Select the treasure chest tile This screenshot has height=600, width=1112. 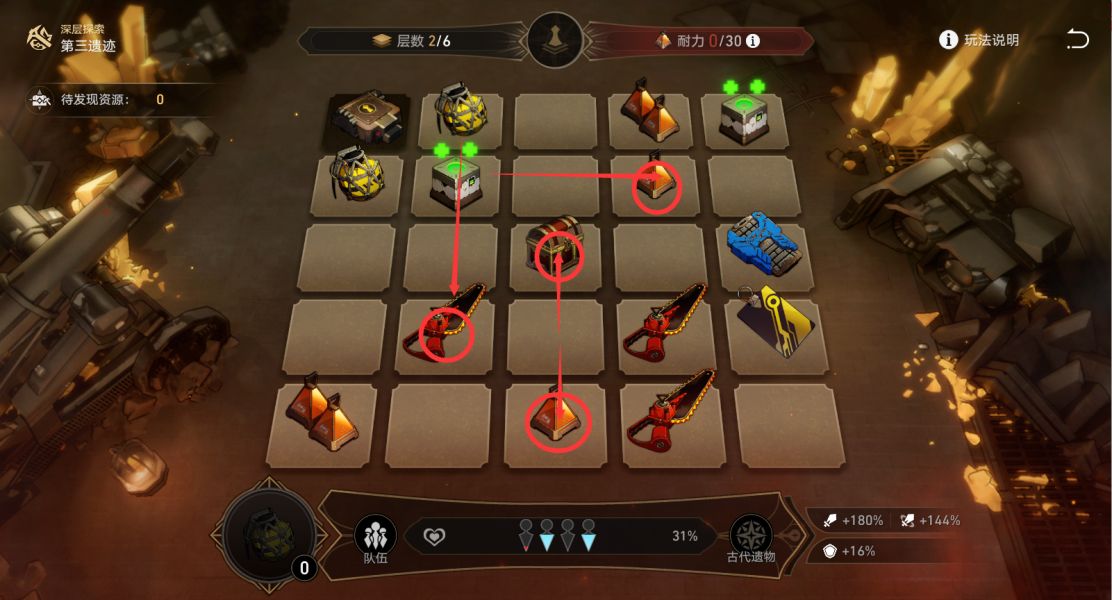557,251
